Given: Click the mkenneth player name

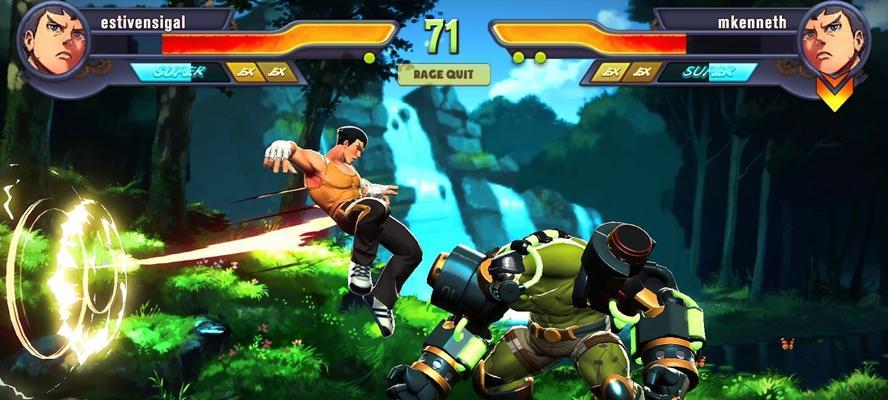Looking at the screenshot, I should pyautogui.click(x=750, y=18).
